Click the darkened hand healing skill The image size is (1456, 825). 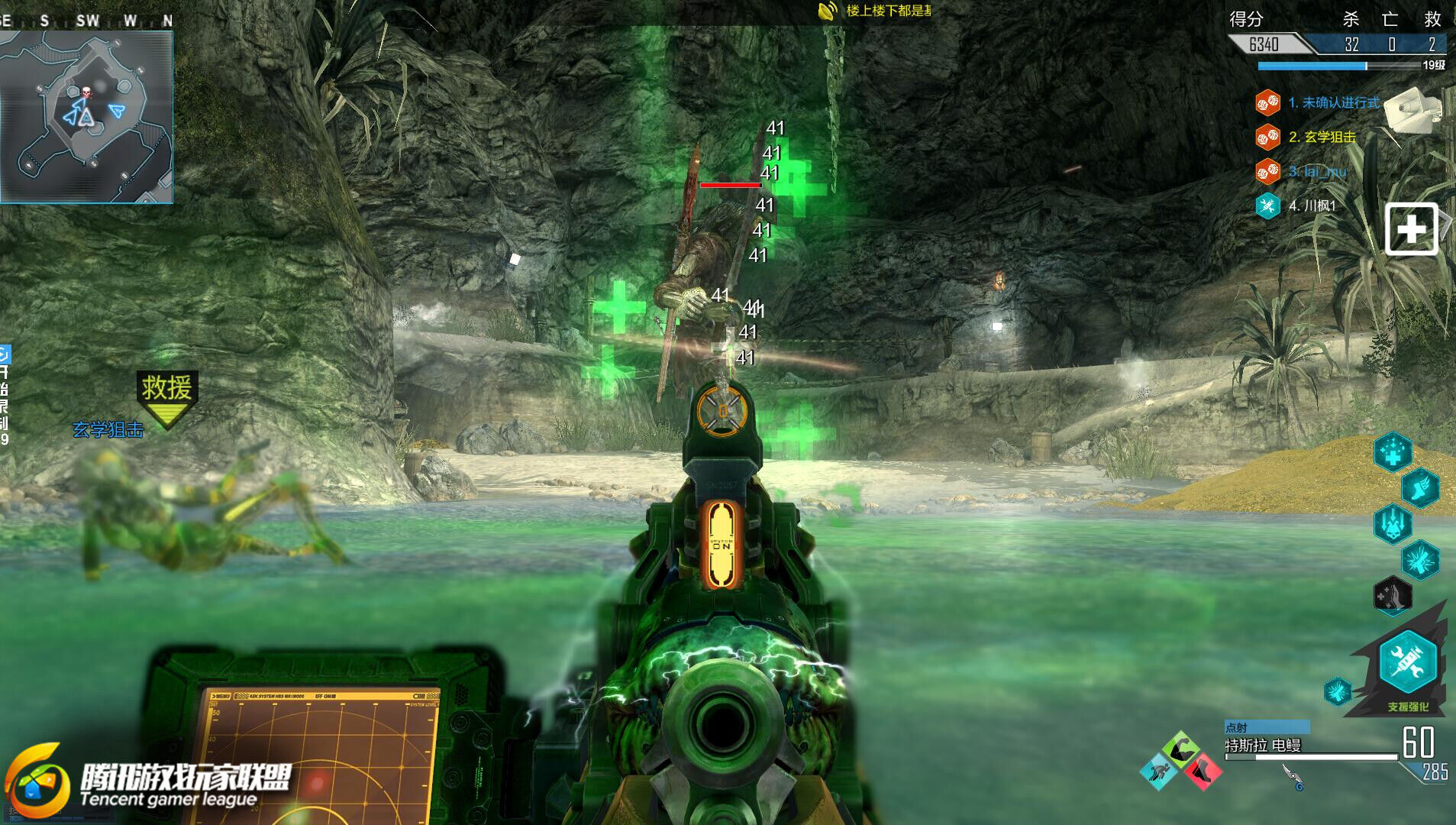1393,595
